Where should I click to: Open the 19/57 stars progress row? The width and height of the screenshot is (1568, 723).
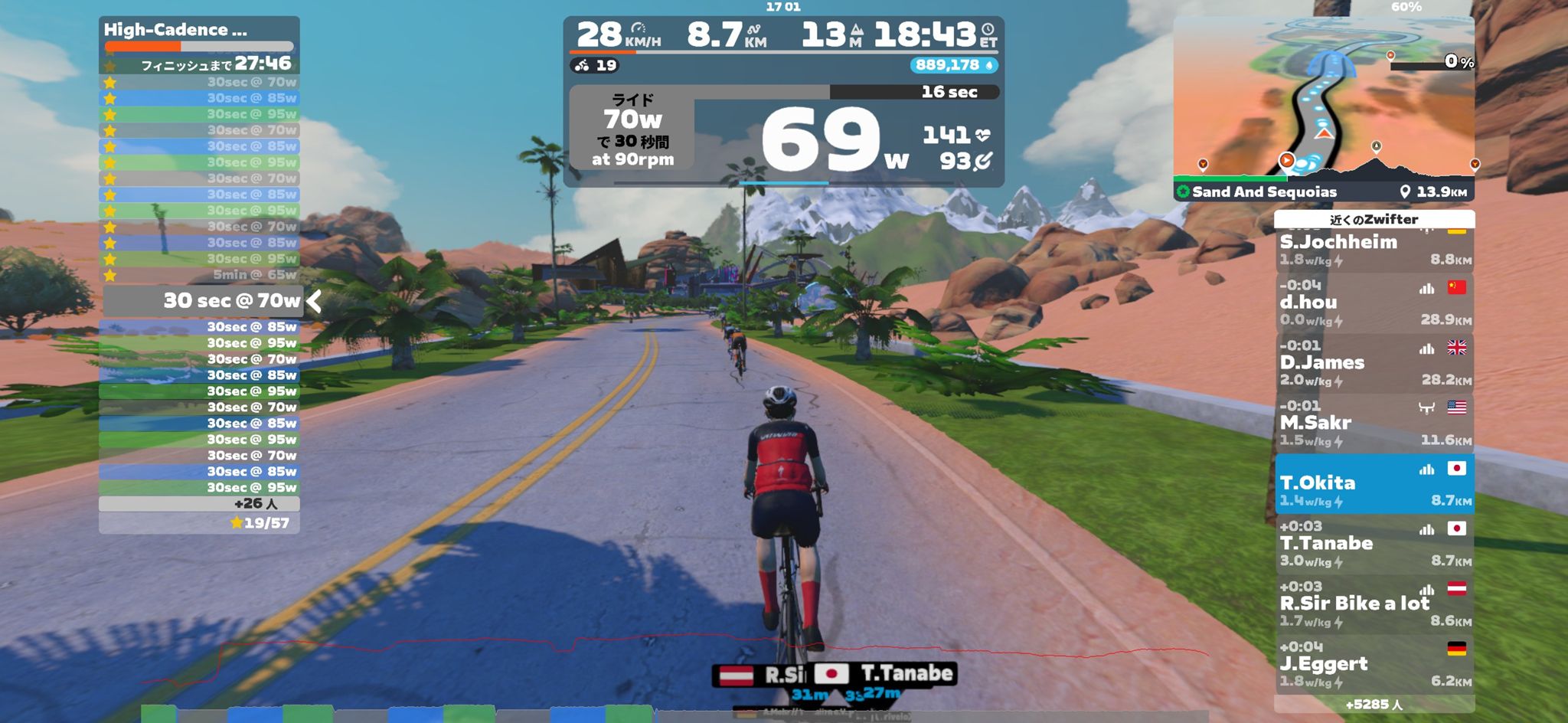tap(199, 523)
